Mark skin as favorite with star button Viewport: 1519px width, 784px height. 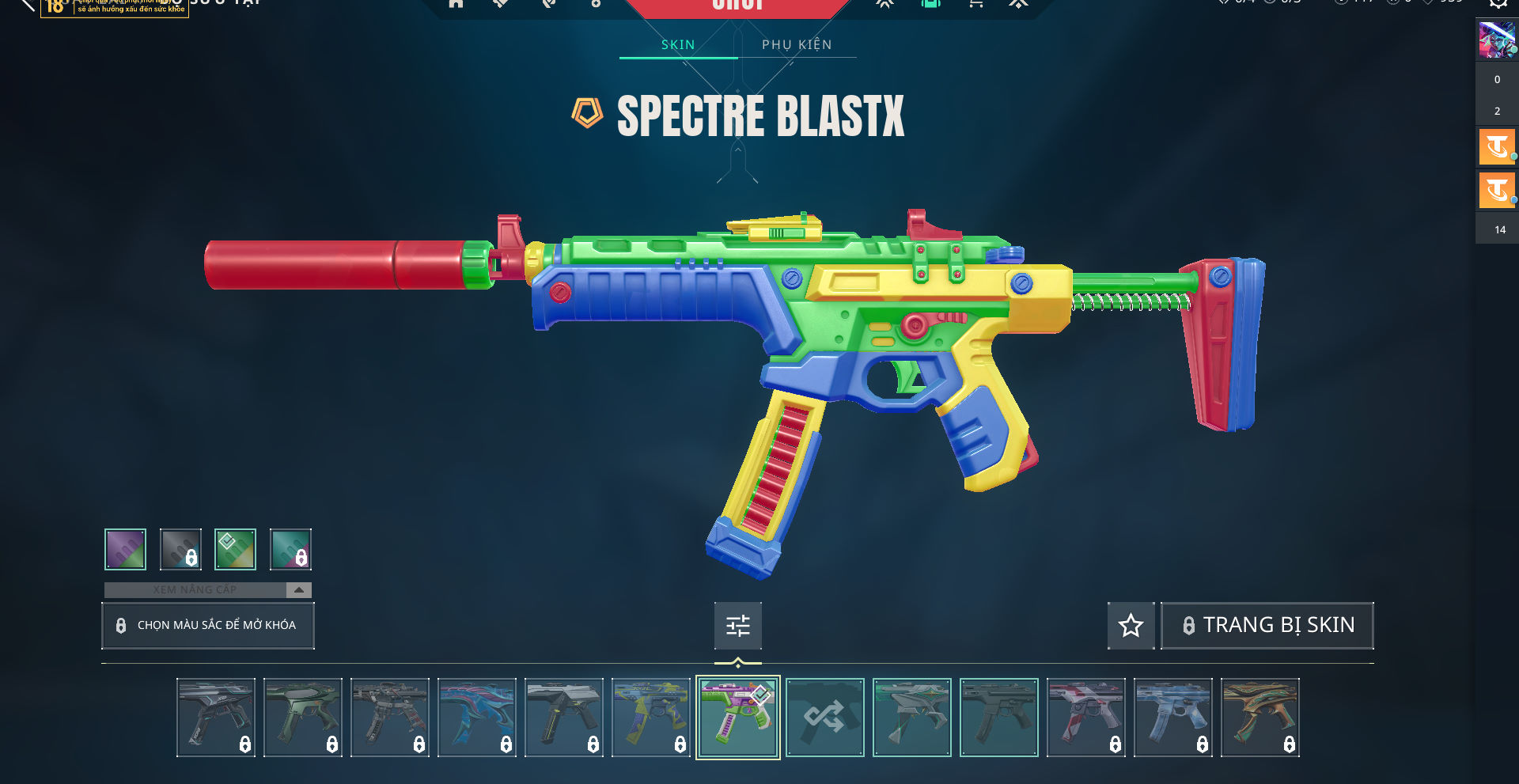[x=1131, y=626]
